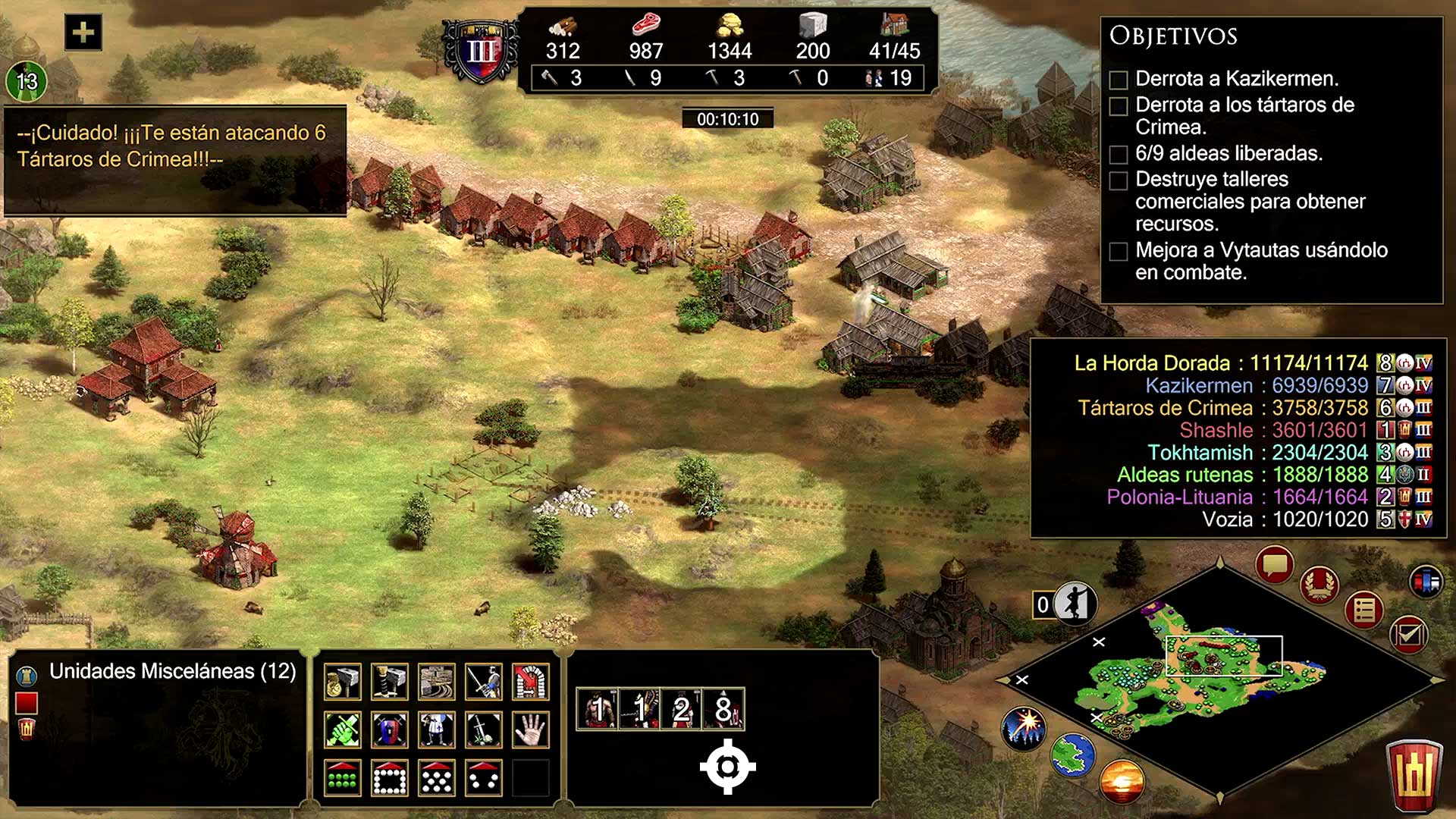Click the white crosshair target icon
The image size is (1456, 819).
(x=727, y=767)
